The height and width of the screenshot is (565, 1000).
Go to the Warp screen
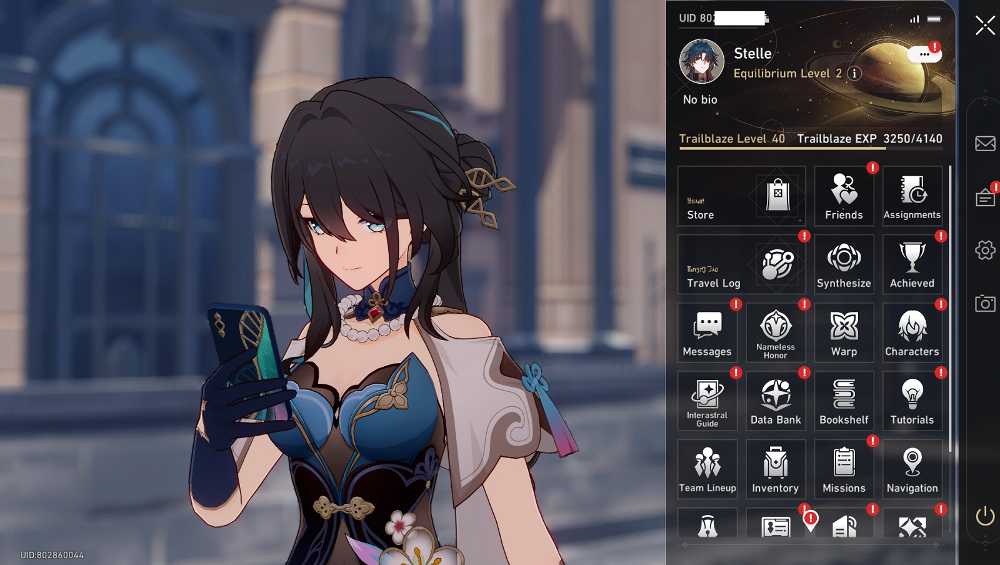844,332
